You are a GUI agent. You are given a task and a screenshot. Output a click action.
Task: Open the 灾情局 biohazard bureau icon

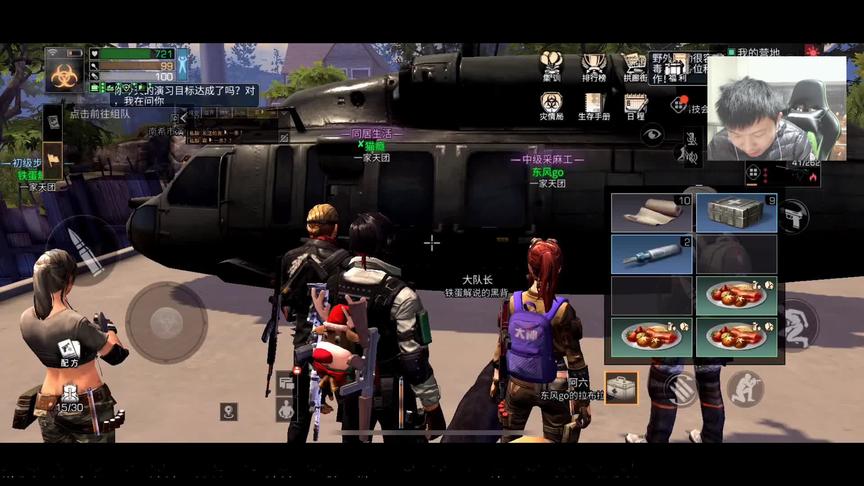[x=551, y=104]
